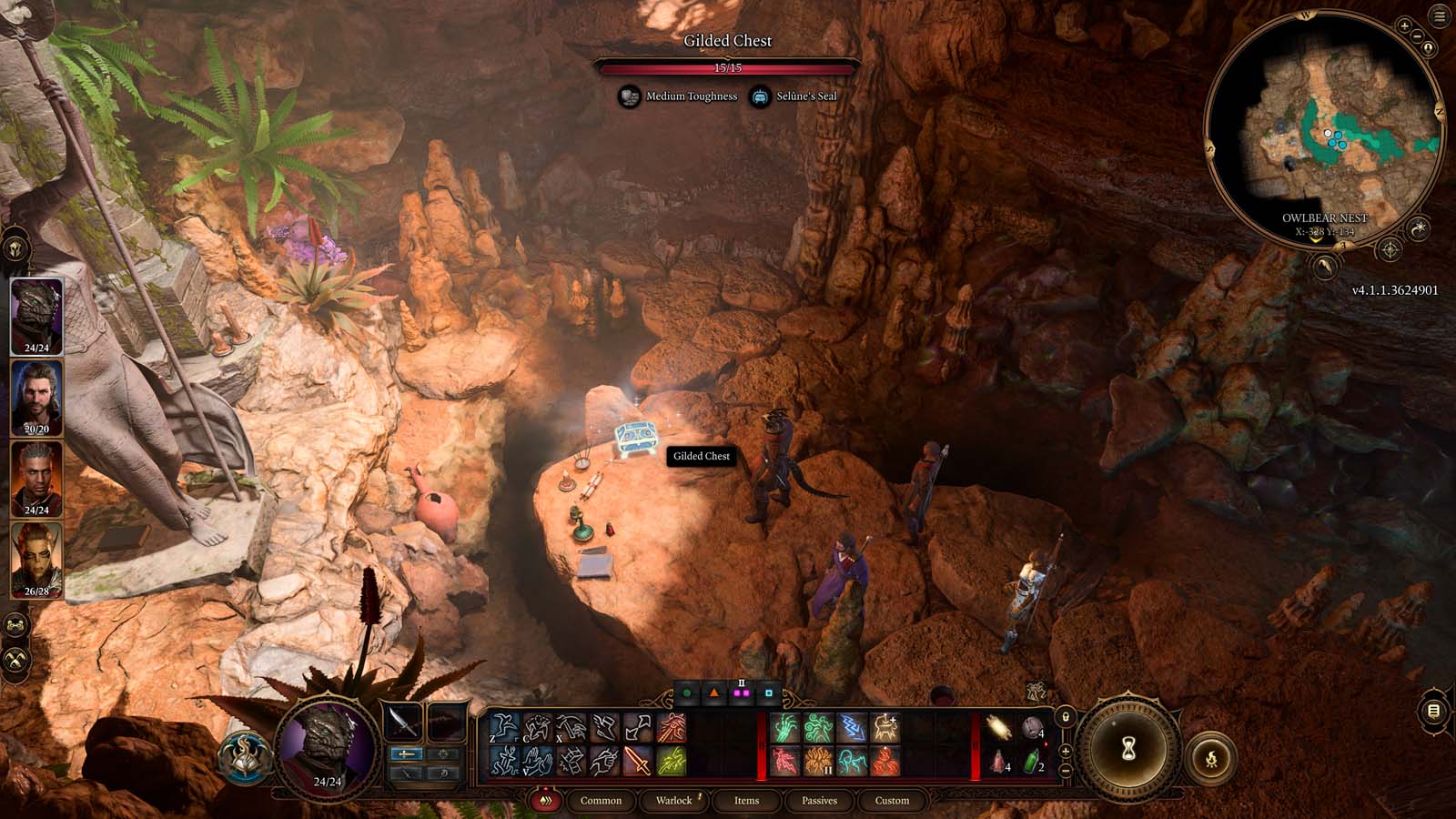Collapse the minimap with the chevron arrow
Image resolution: width=1456 pixels, height=819 pixels.
[x=1315, y=239]
